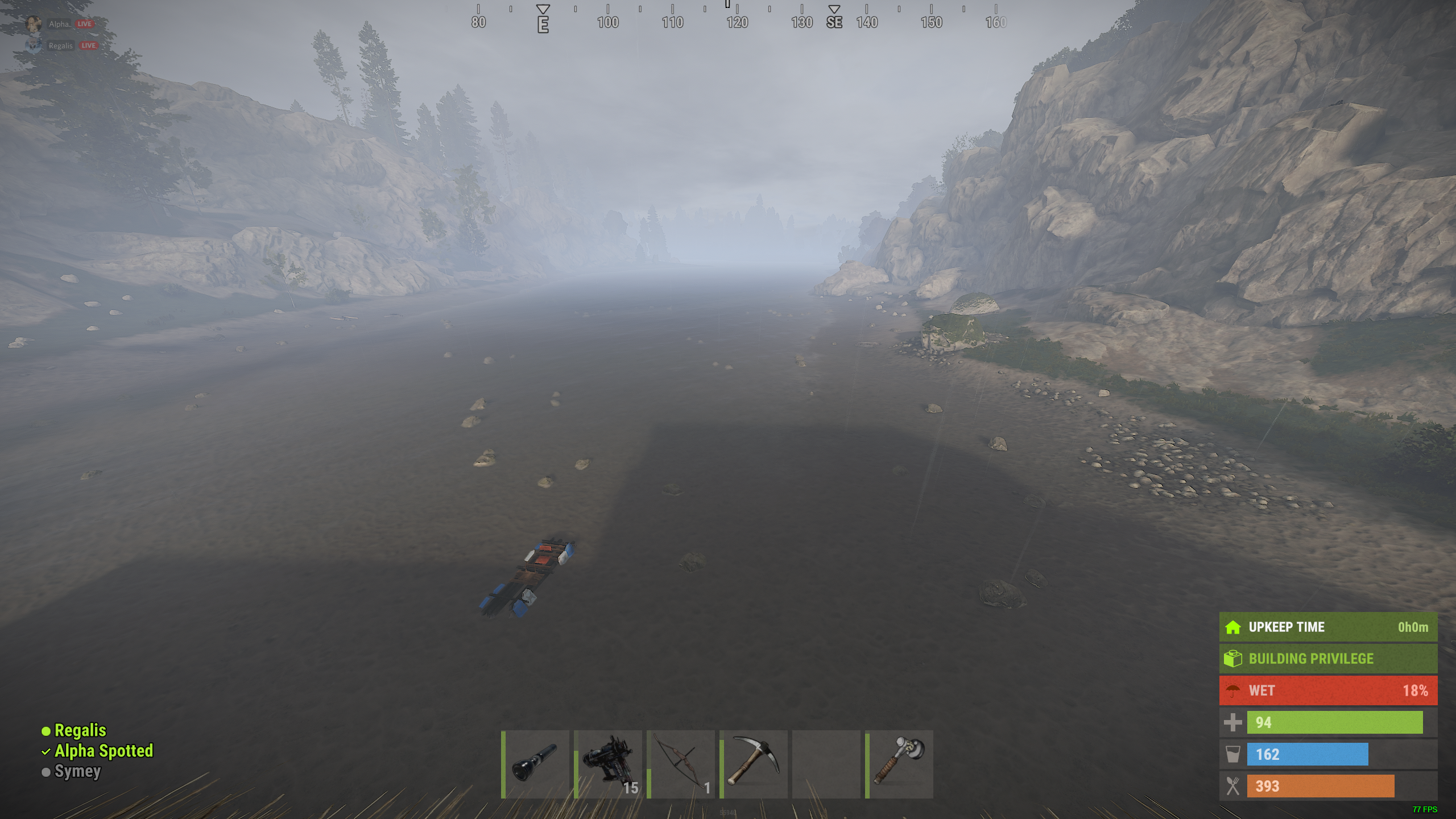Open Alpha's live stream in voice overlay
This screenshot has width=1456, height=819.
click(x=84, y=24)
